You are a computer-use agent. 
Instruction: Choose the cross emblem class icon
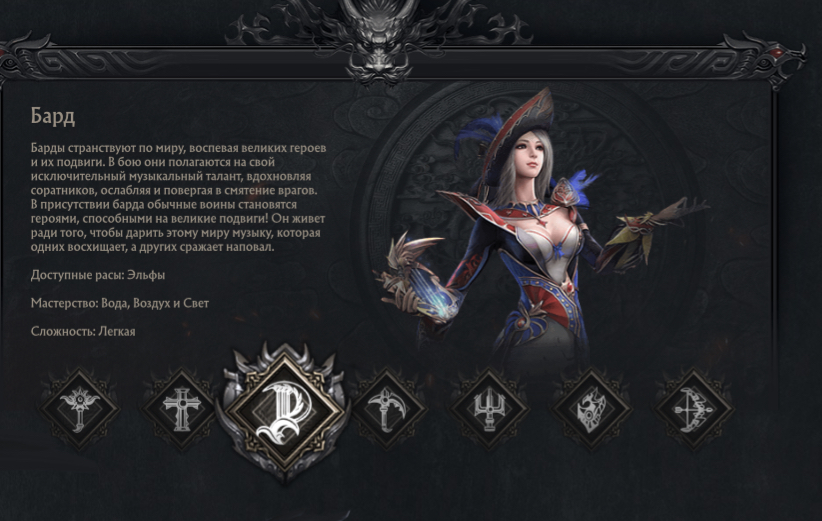coord(181,407)
